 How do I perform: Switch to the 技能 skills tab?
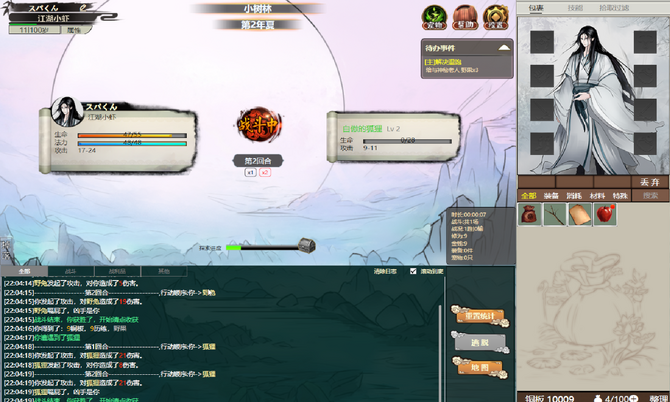pyautogui.click(x=575, y=8)
